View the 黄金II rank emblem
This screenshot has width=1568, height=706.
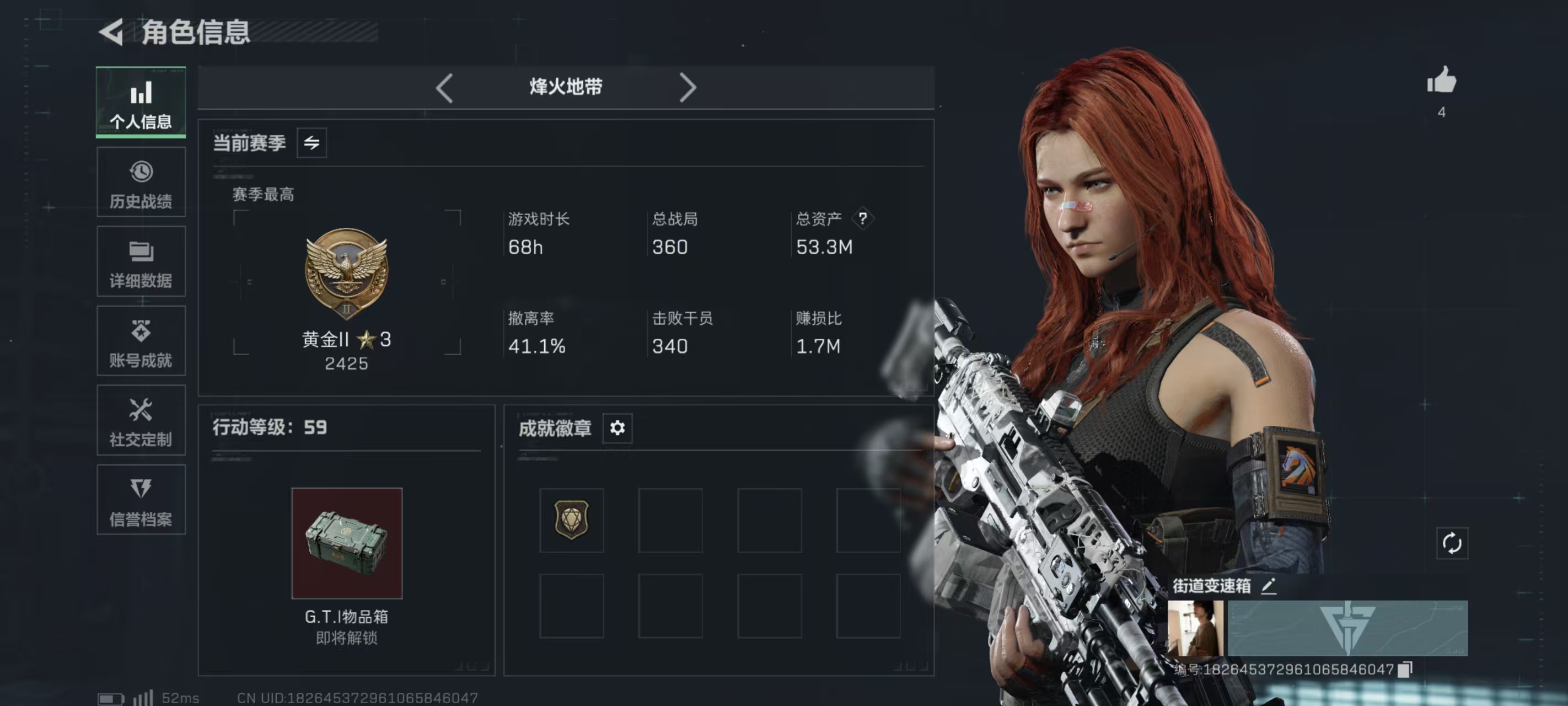(346, 274)
